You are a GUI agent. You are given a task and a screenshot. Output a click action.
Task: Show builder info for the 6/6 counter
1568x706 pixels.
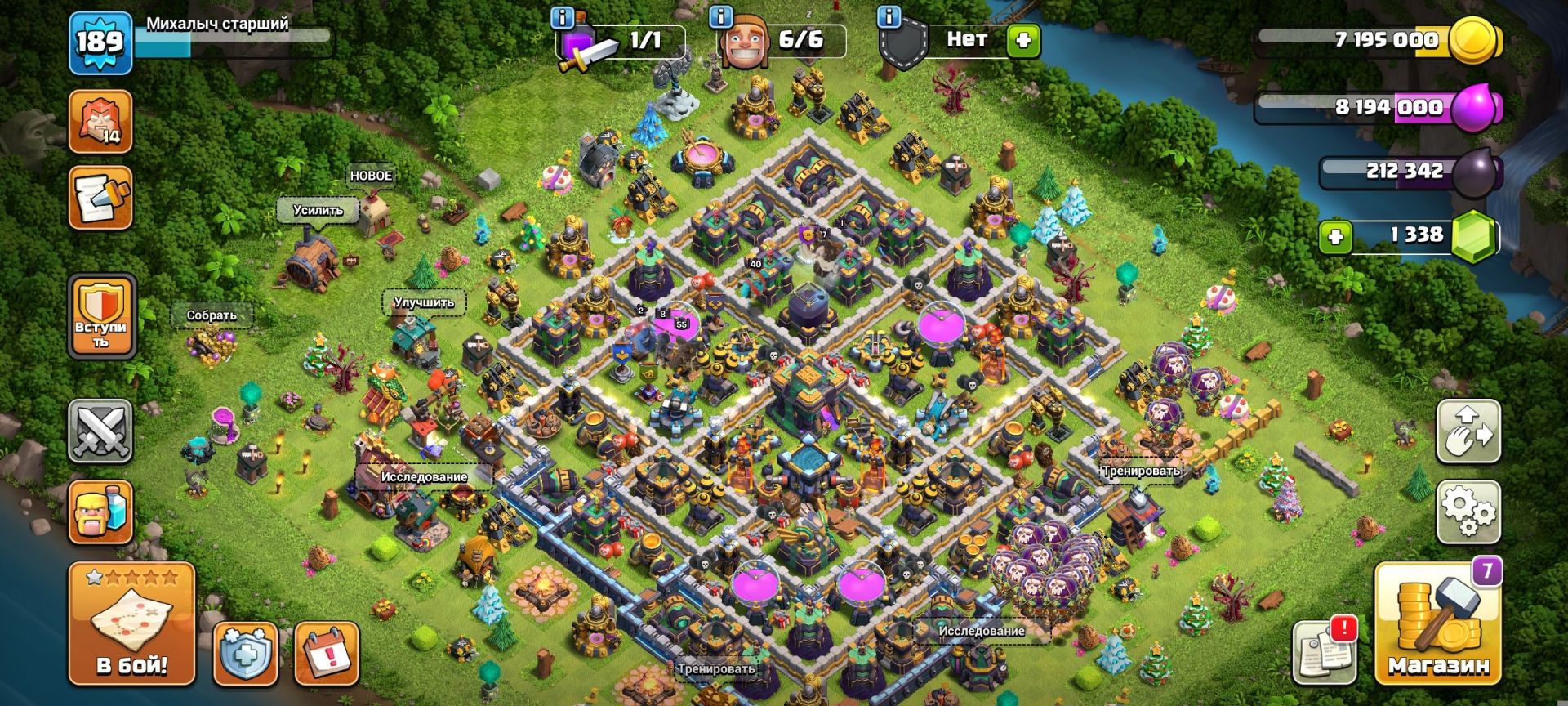(720, 16)
